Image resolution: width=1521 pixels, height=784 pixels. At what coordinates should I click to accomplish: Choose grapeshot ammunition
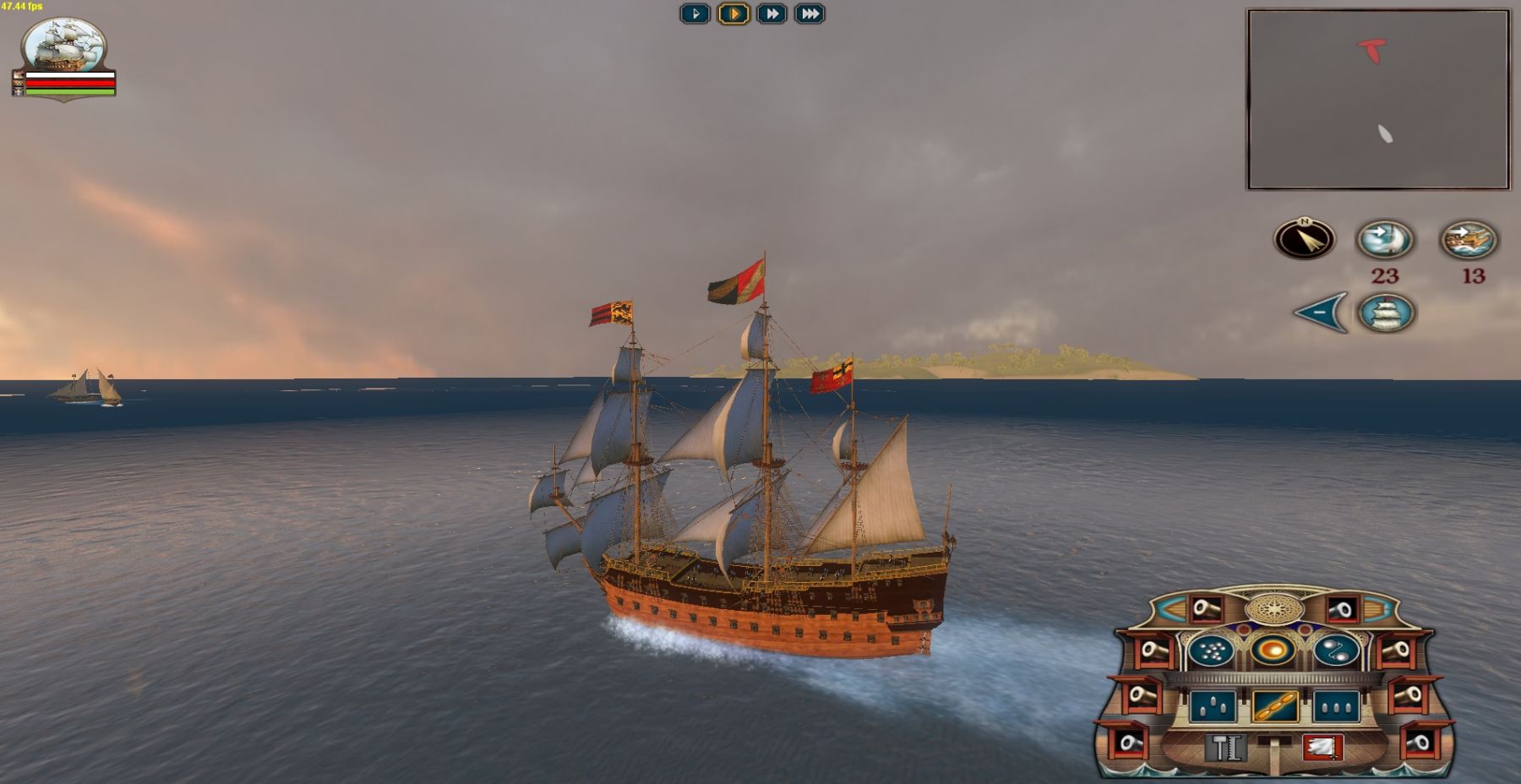tap(1213, 651)
